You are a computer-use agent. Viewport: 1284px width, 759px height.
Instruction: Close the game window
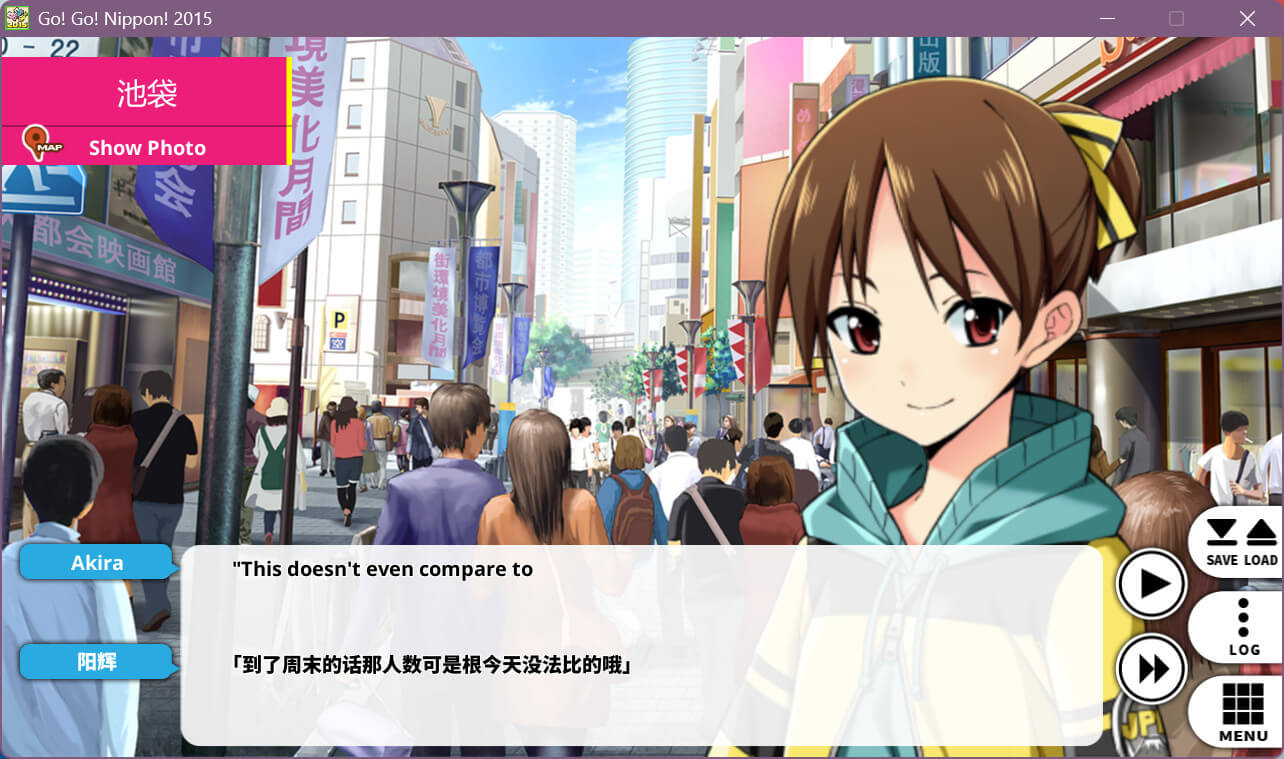click(1247, 18)
